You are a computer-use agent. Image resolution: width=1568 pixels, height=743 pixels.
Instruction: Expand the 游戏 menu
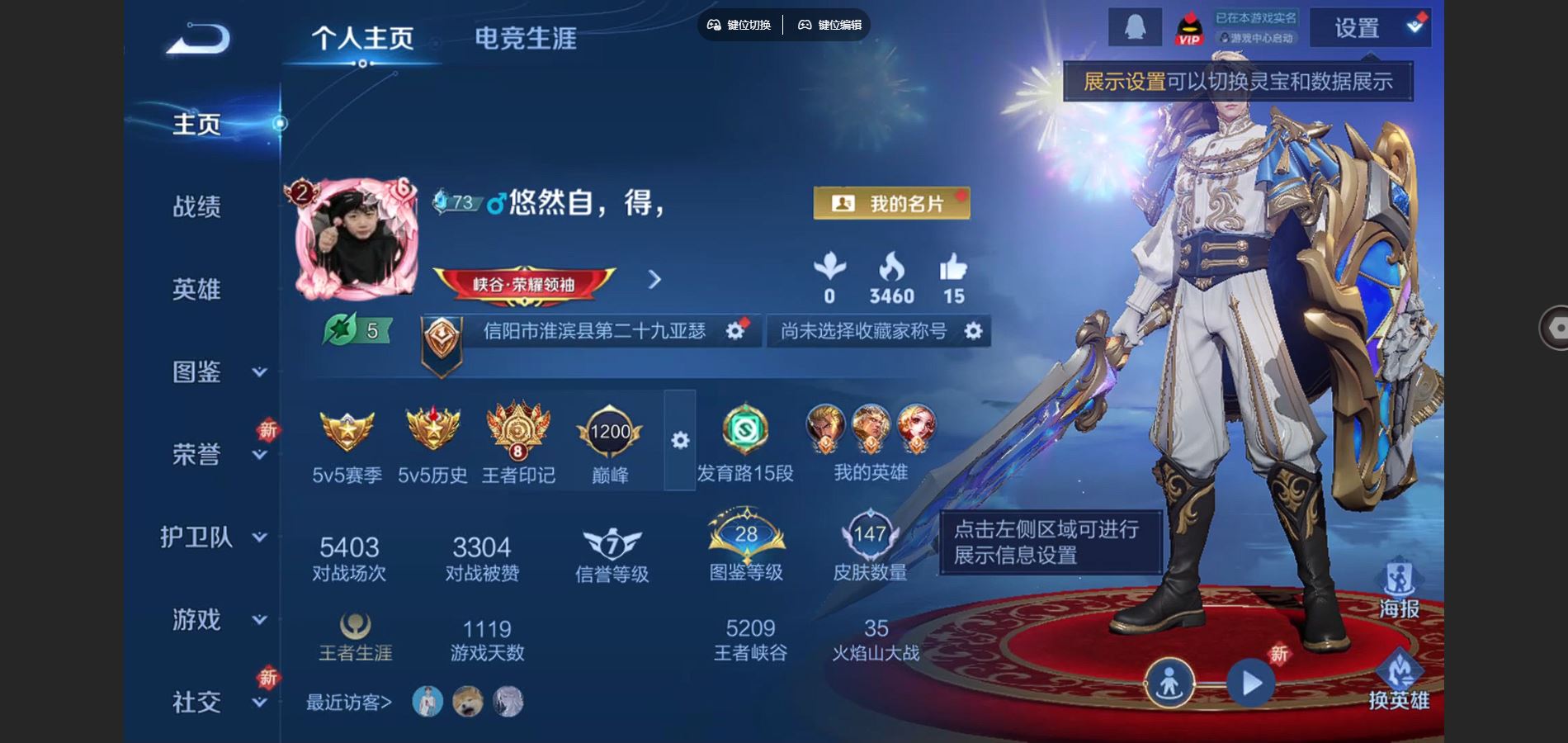[x=216, y=619]
